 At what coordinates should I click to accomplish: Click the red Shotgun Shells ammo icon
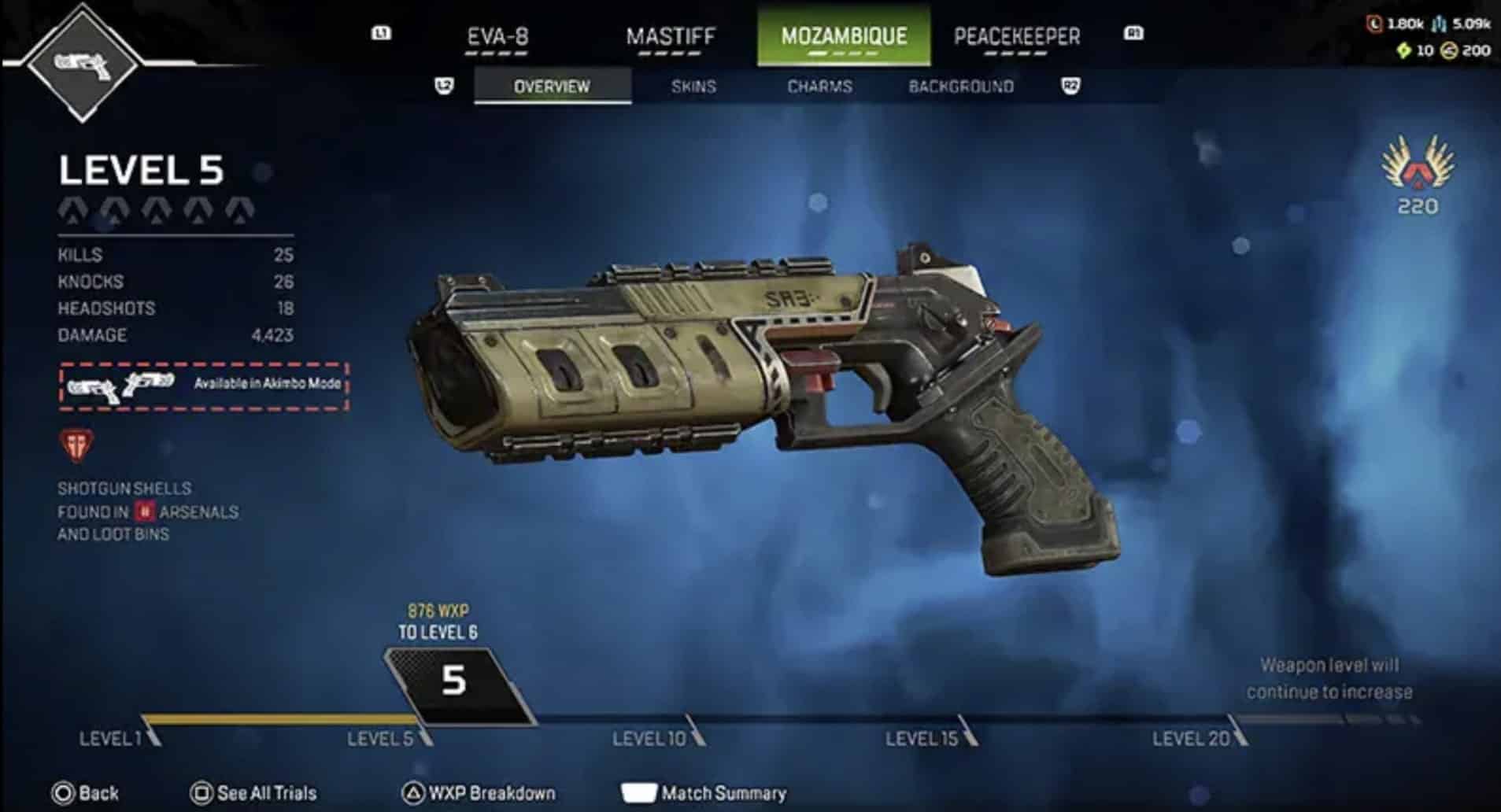77,447
